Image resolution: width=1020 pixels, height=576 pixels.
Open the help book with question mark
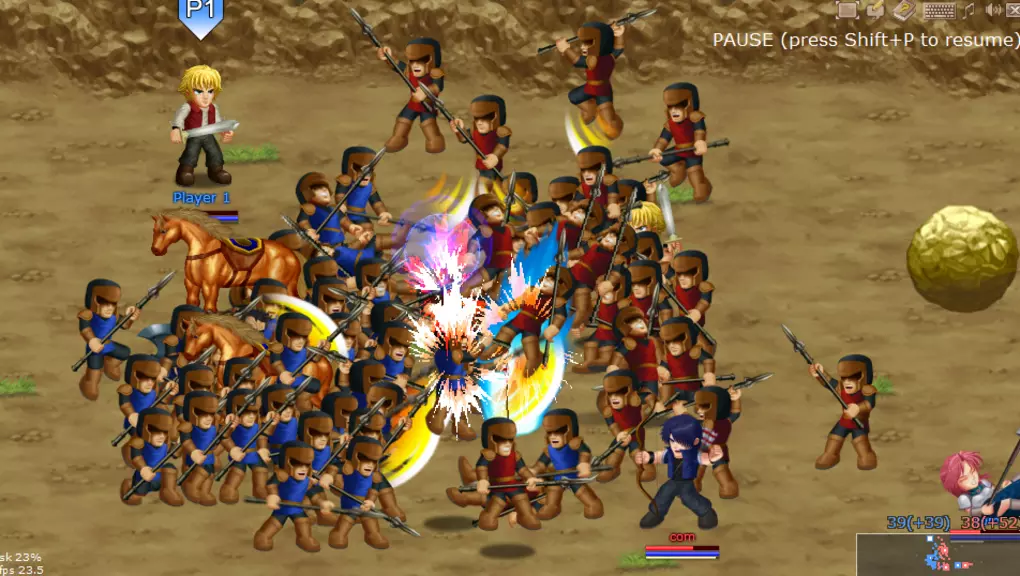(904, 10)
